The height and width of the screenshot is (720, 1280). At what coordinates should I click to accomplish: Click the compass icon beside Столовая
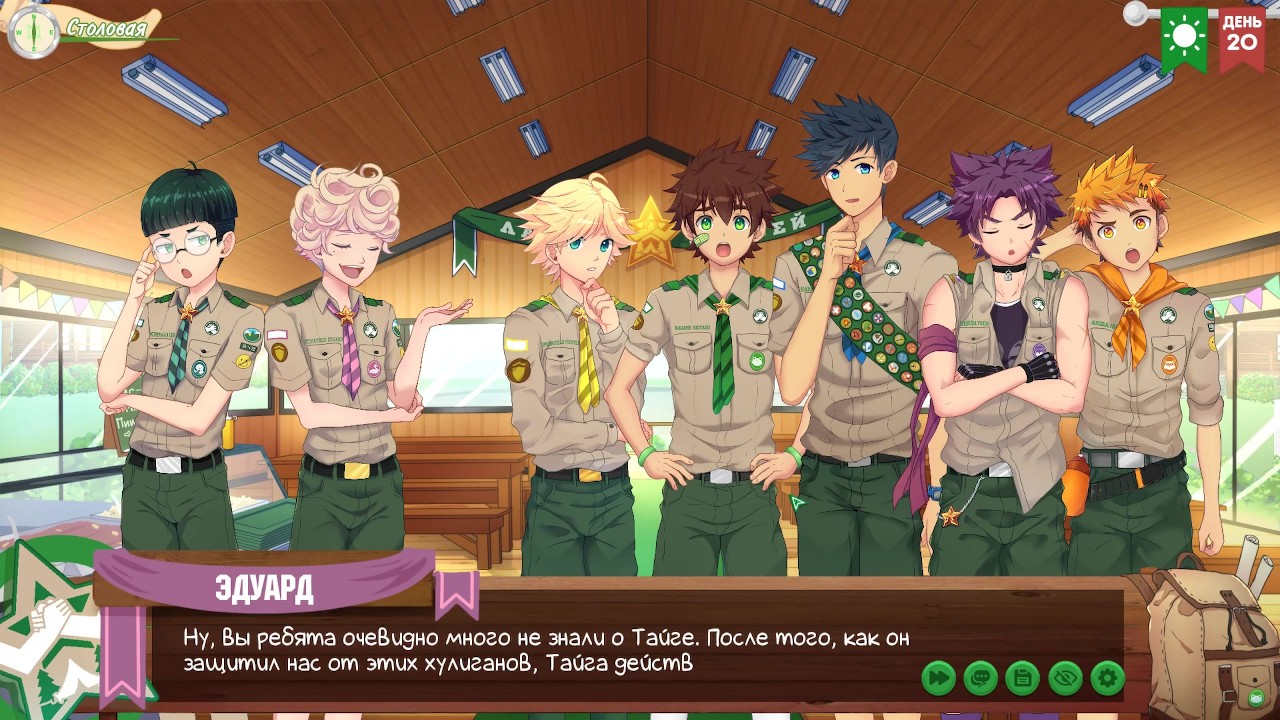tap(33, 30)
